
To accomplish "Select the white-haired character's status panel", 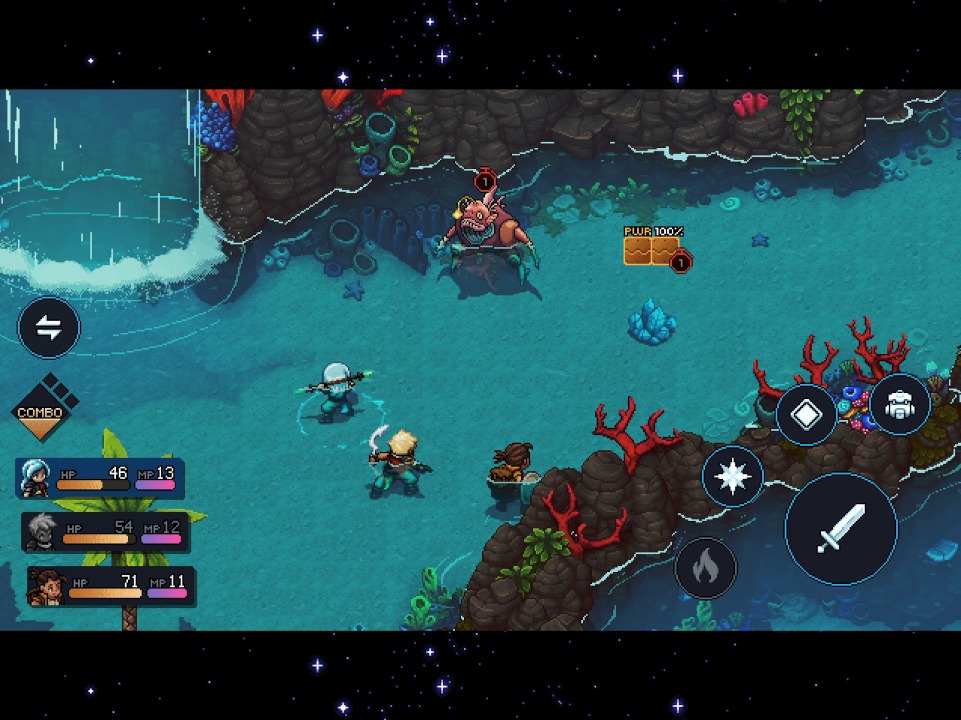I will (x=100, y=478).
